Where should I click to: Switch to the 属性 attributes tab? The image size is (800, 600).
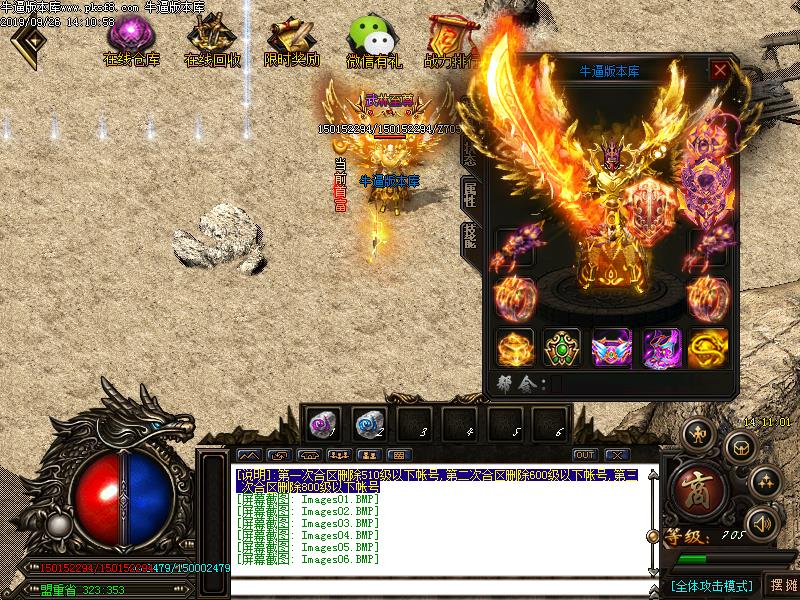point(468,194)
